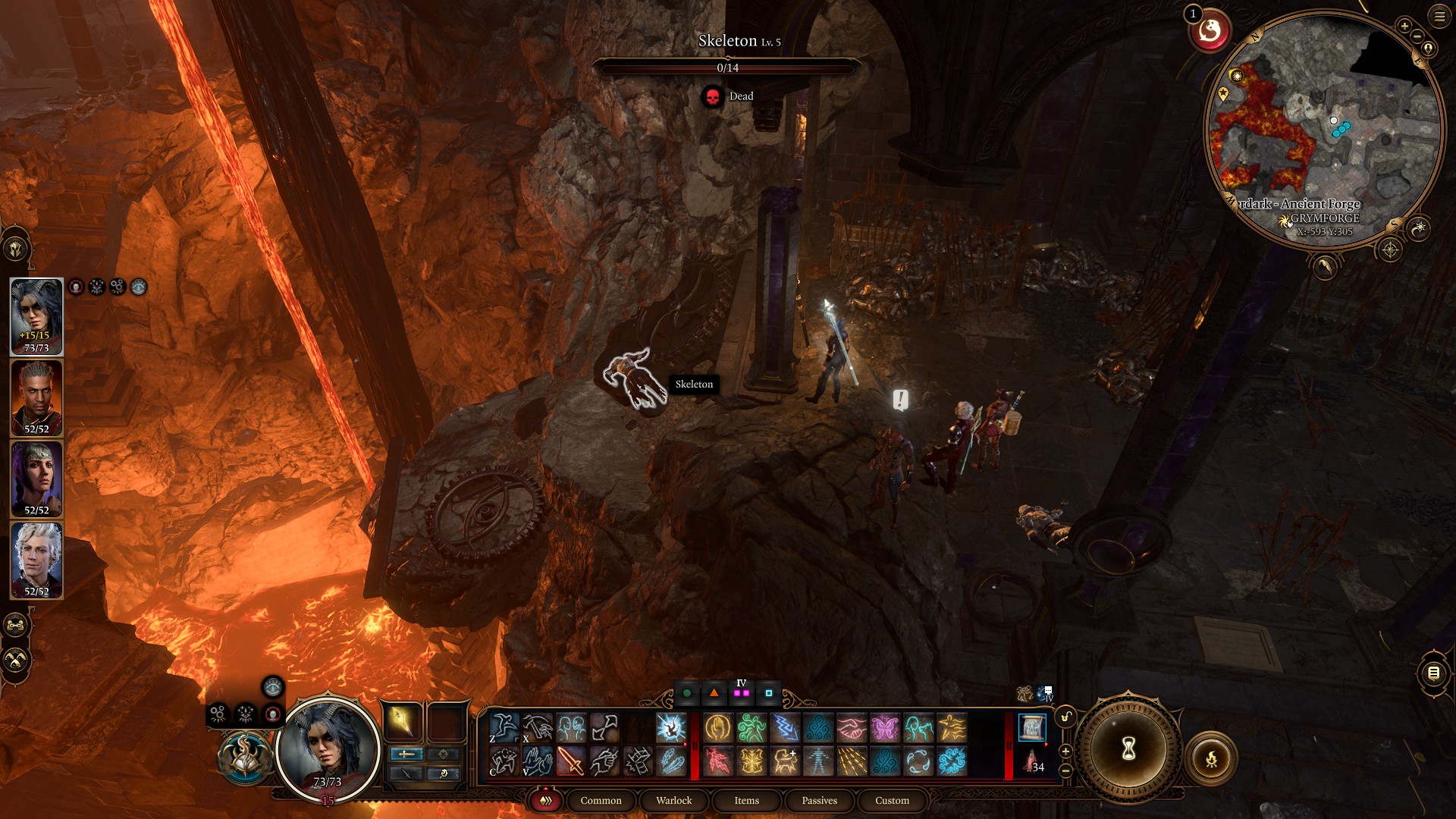This screenshot has height=819, width=1456.
Task: Cast Eldritch Blast from the hotbar
Action: click(x=669, y=727)
